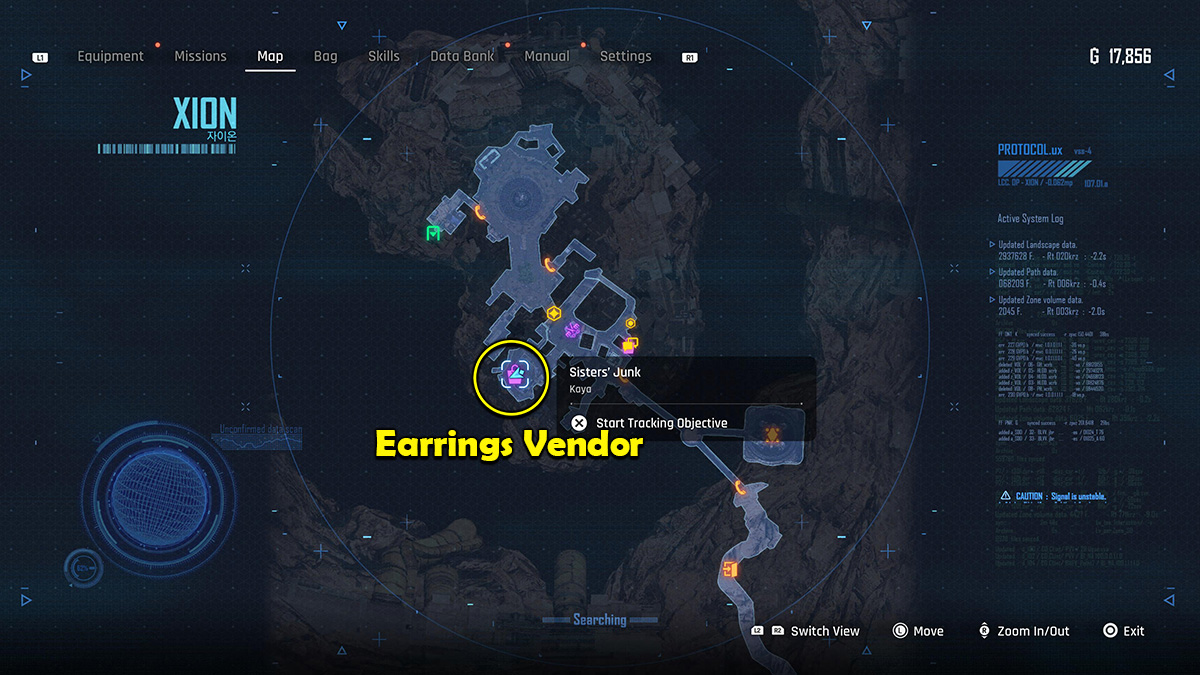The height and width of the screenshot is (675, 1200).
Task: Open the Settings tab
Action: 625,57
